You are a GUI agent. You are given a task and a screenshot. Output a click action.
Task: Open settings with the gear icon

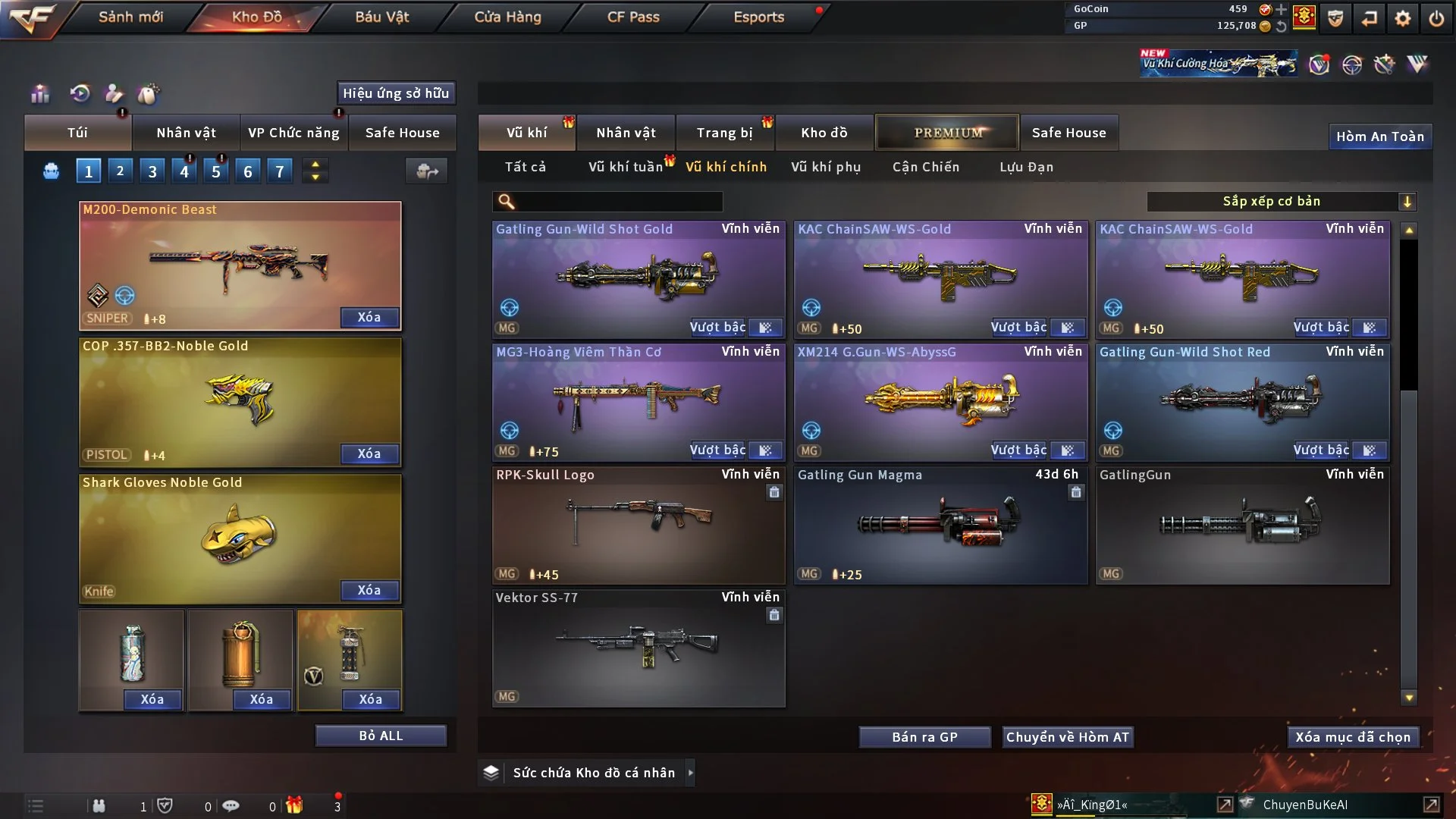(x=1402, y=18)
